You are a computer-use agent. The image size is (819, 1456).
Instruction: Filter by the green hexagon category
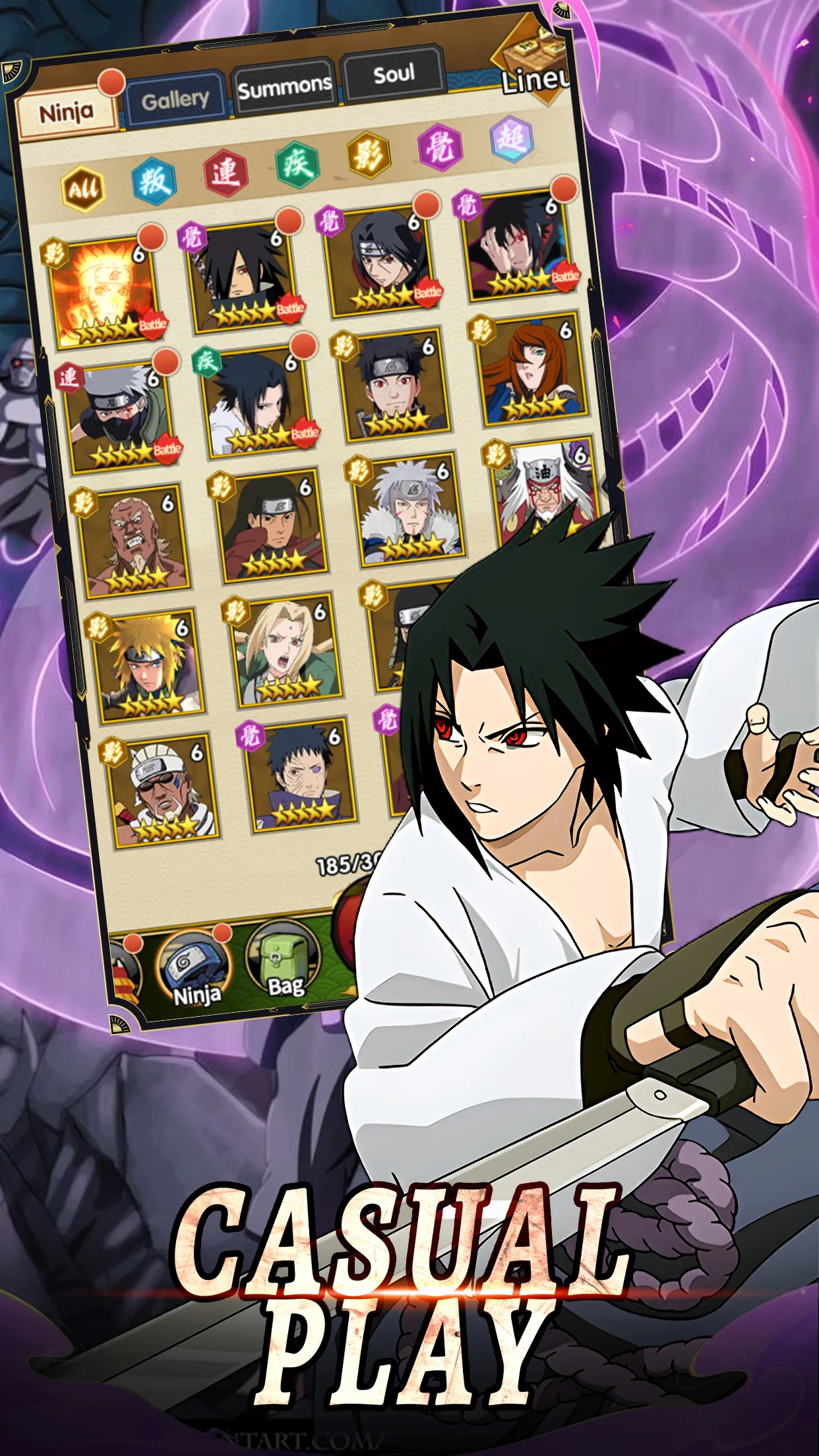pos(297,164)
